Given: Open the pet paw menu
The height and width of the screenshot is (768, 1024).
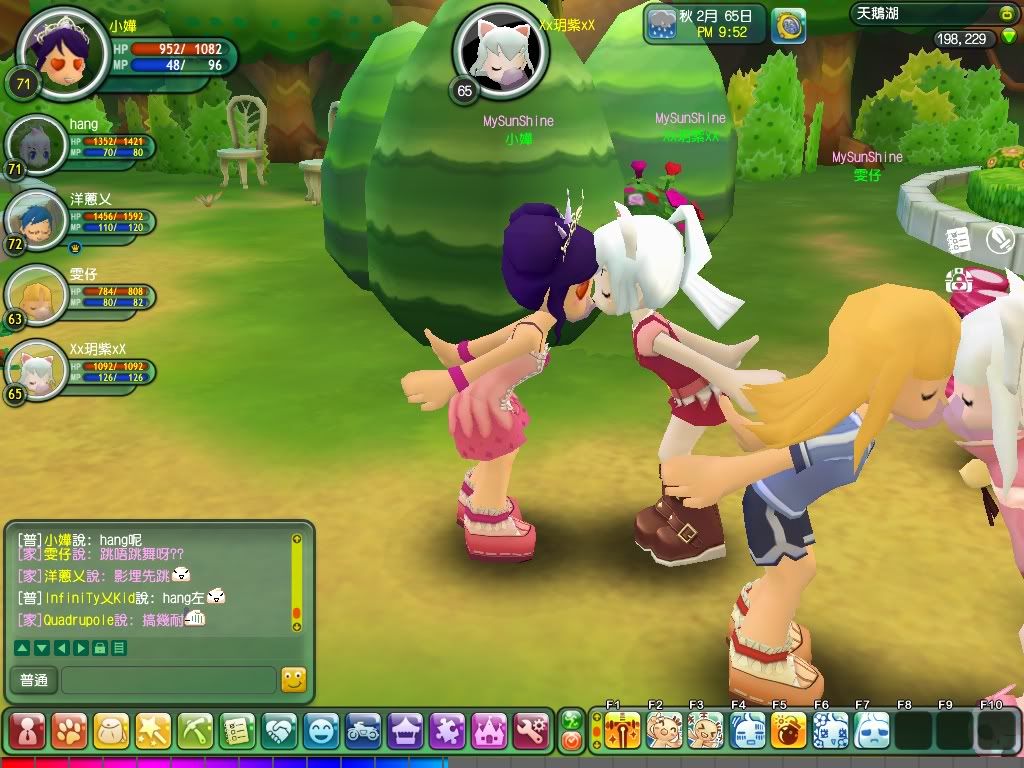Looking at the screenshot, I should pos(69,731).
